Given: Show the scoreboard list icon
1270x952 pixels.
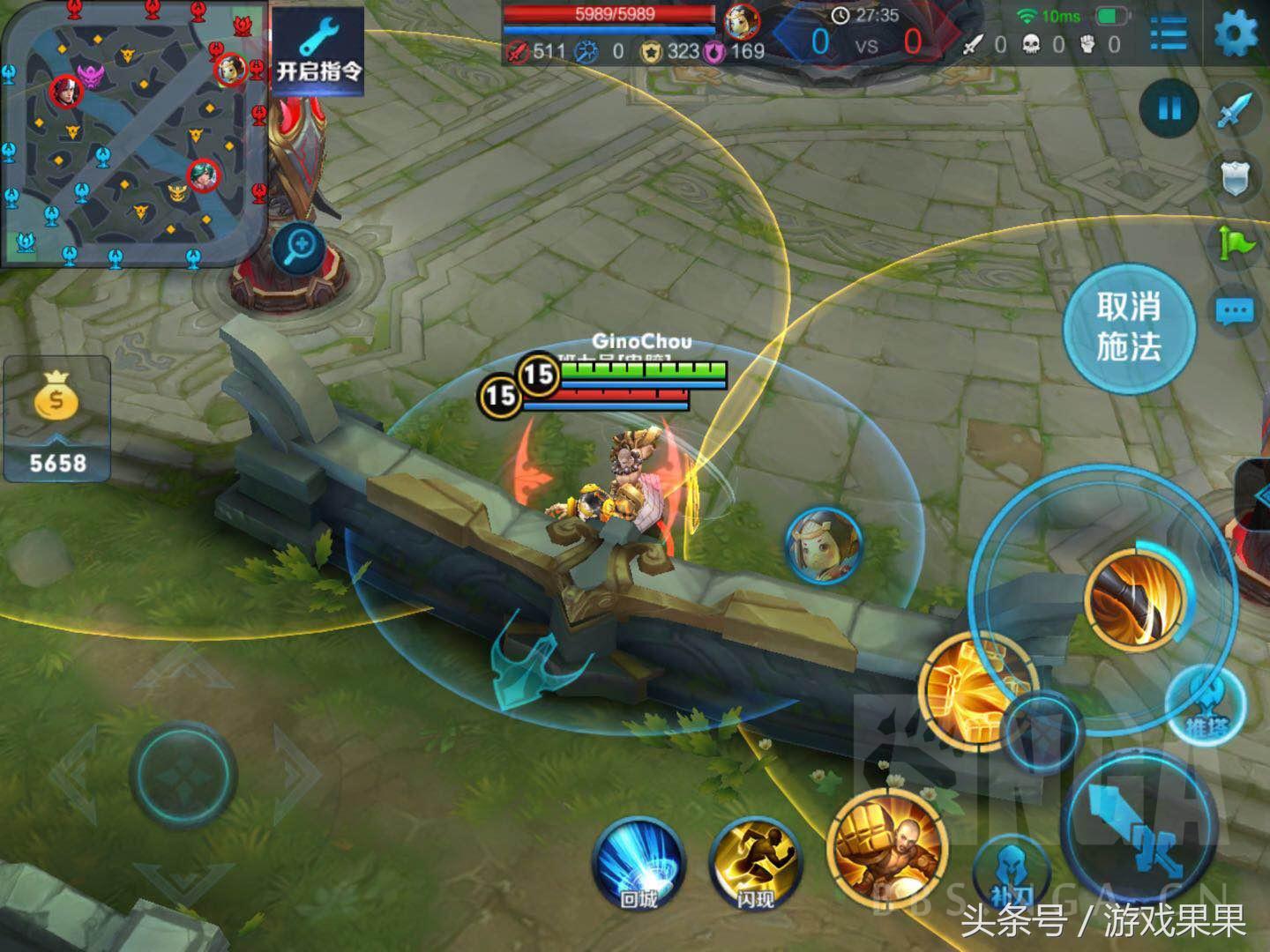Looking at the screenshot, I should (x=1169, y=35).
